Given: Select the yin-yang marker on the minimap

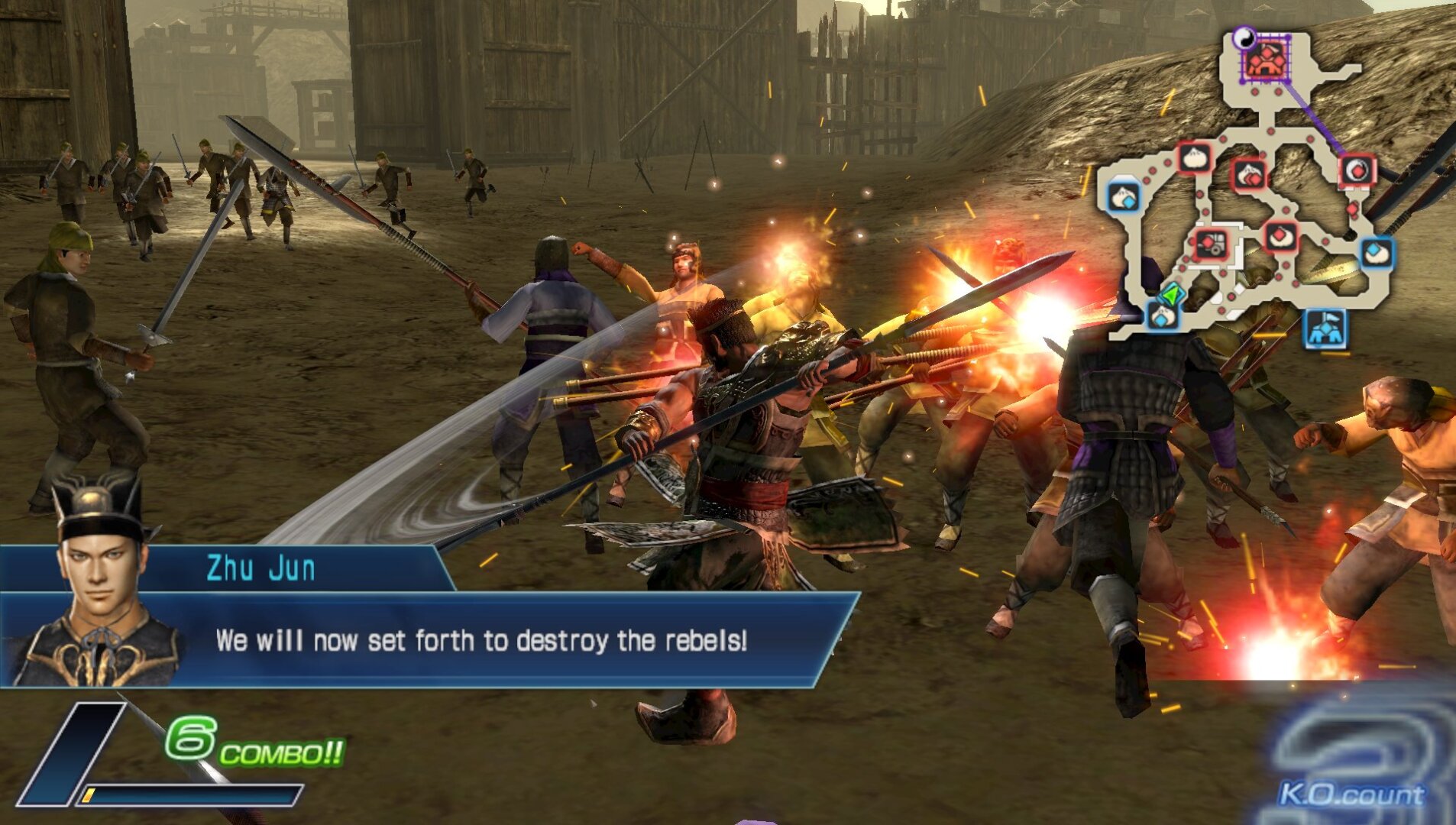Looking at the screenshot, I should coord(1244,36).
